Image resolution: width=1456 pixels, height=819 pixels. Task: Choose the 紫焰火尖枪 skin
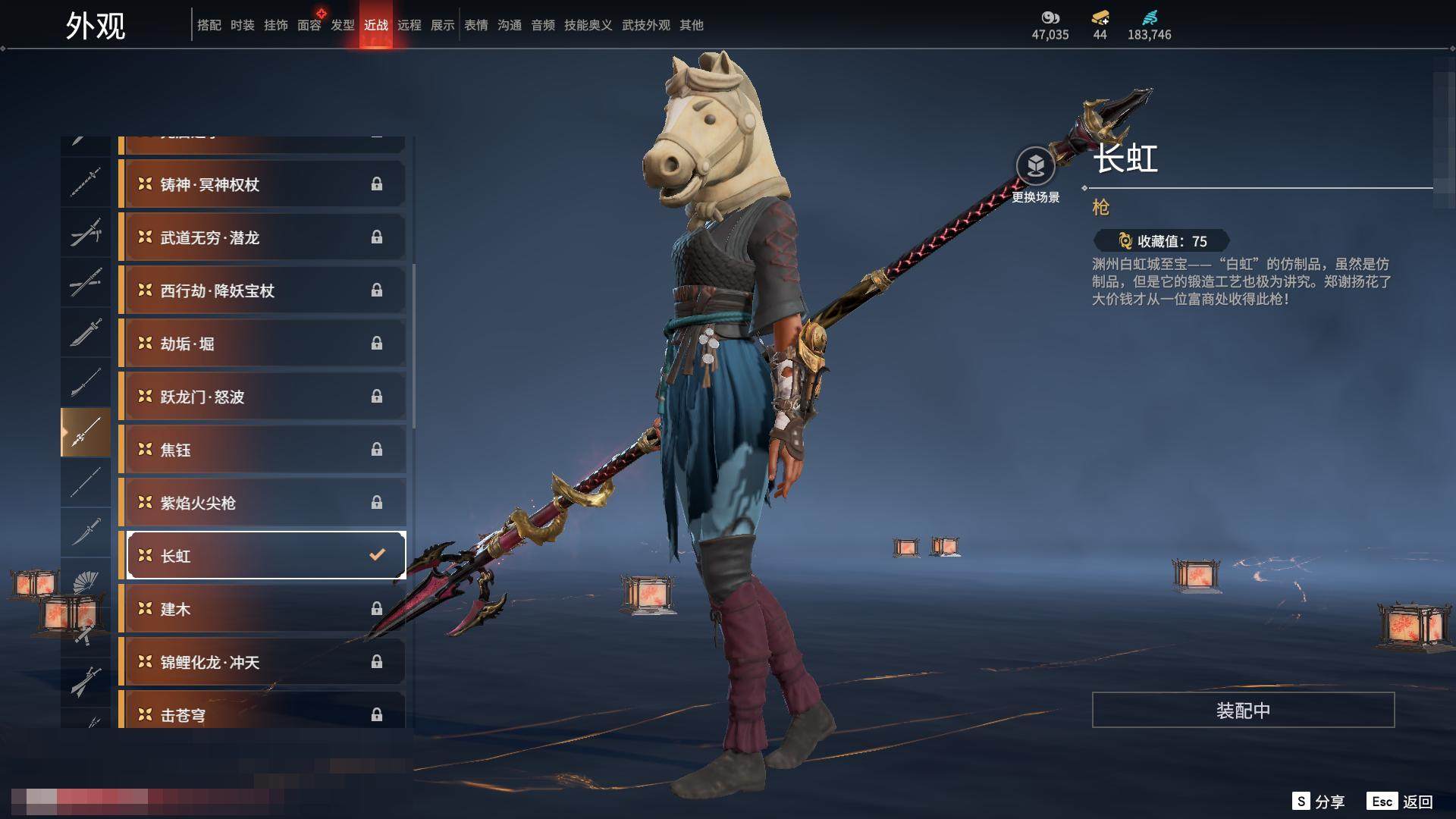[x=262, y=503]
